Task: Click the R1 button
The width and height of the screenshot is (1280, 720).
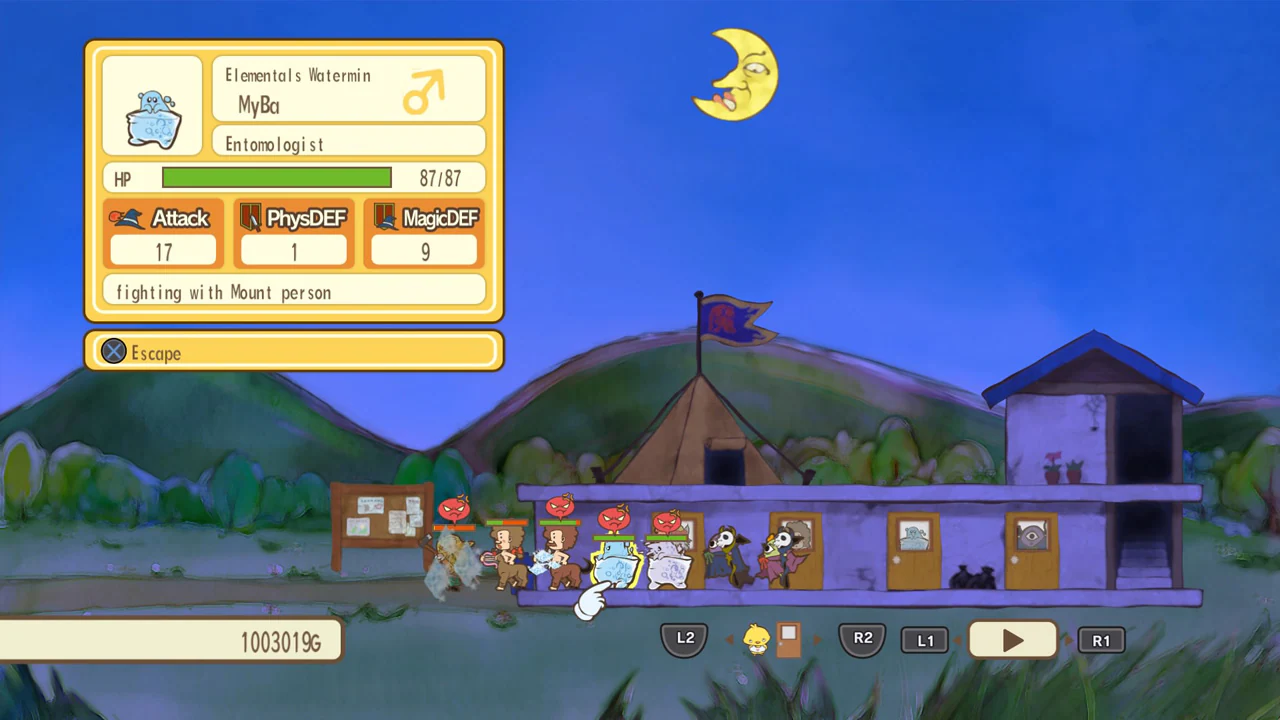Action: [x=1101, y=640]
